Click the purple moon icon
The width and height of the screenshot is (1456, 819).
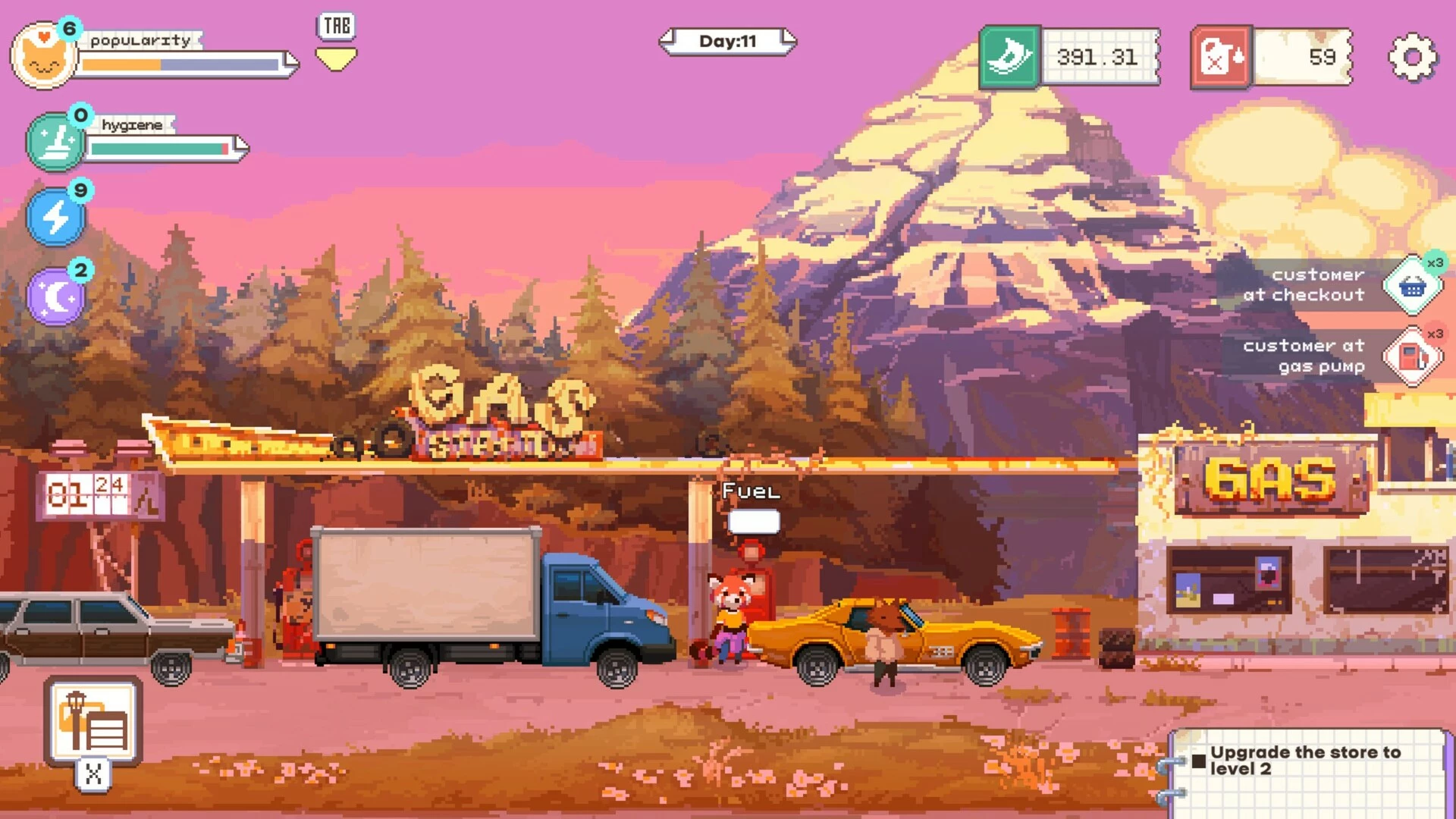coord(56,297)
